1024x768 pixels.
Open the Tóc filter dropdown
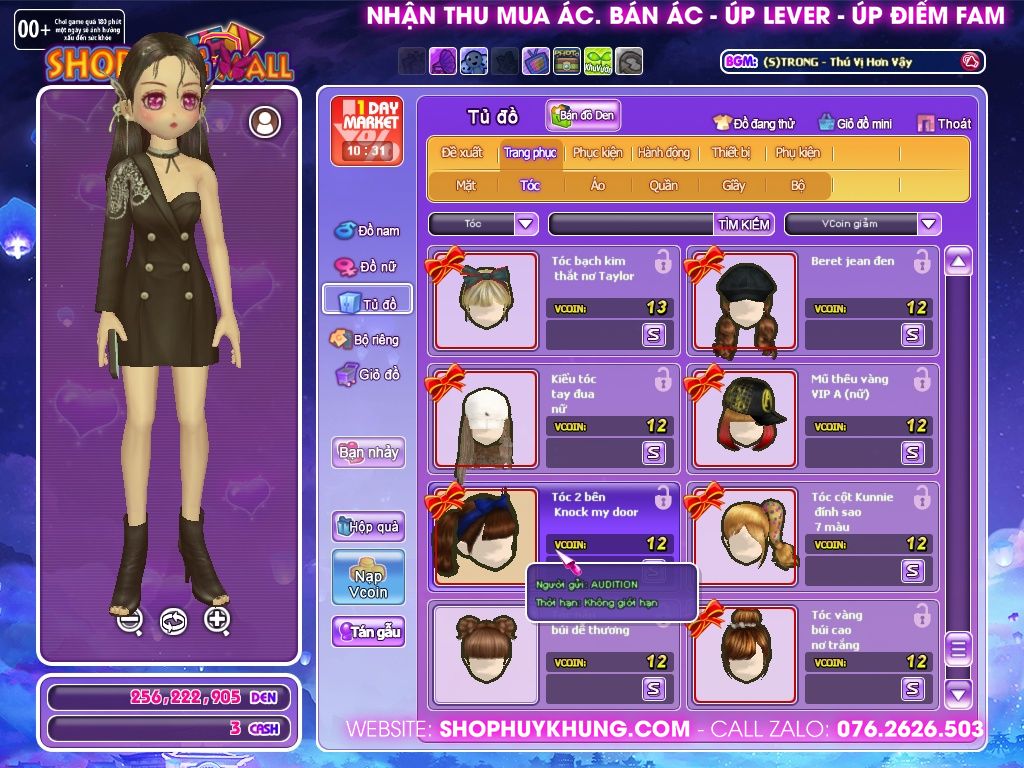pyautogui.click(x=527, y=224)
